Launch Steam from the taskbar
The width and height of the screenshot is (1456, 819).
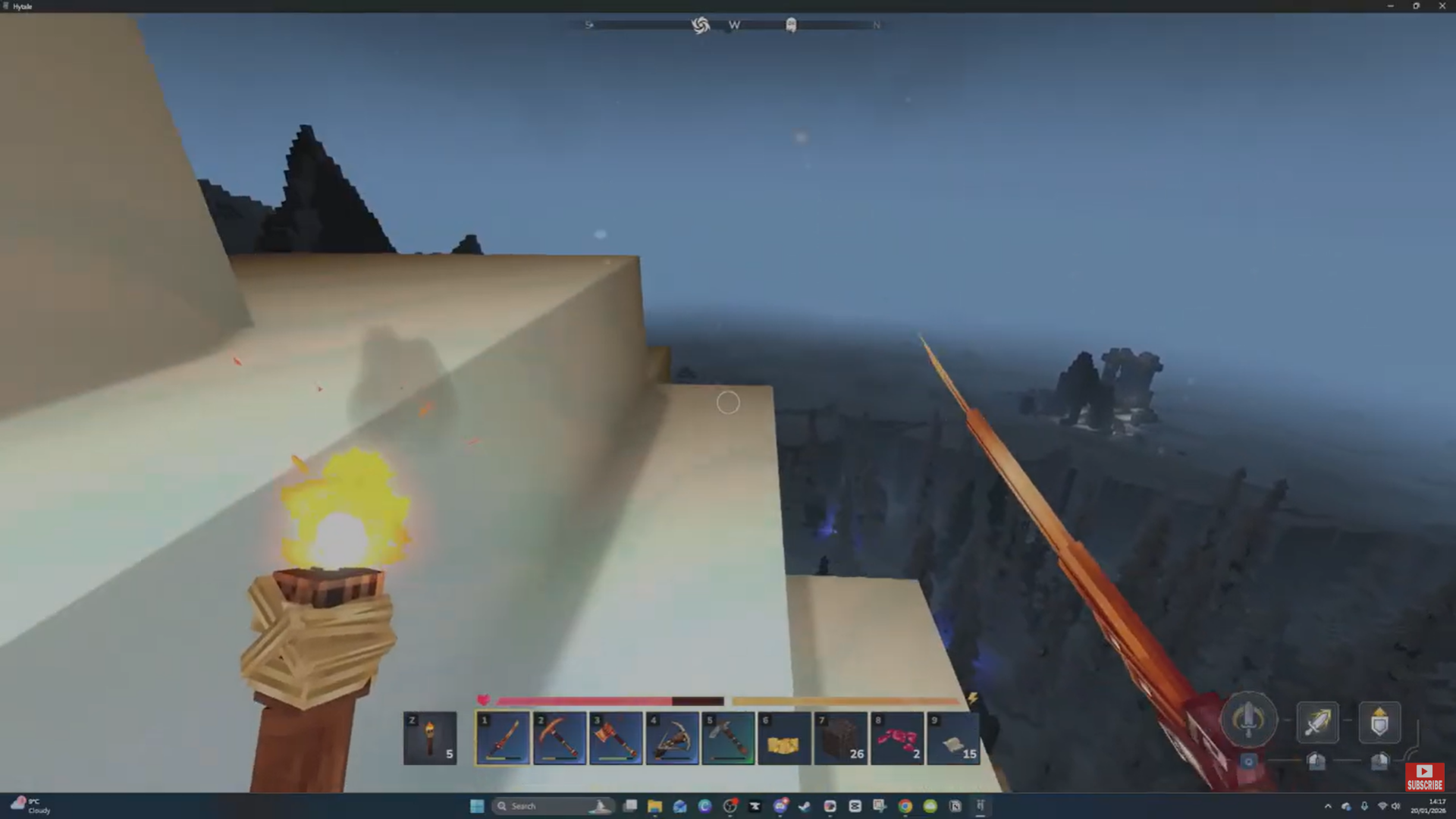tap(802, 806)
